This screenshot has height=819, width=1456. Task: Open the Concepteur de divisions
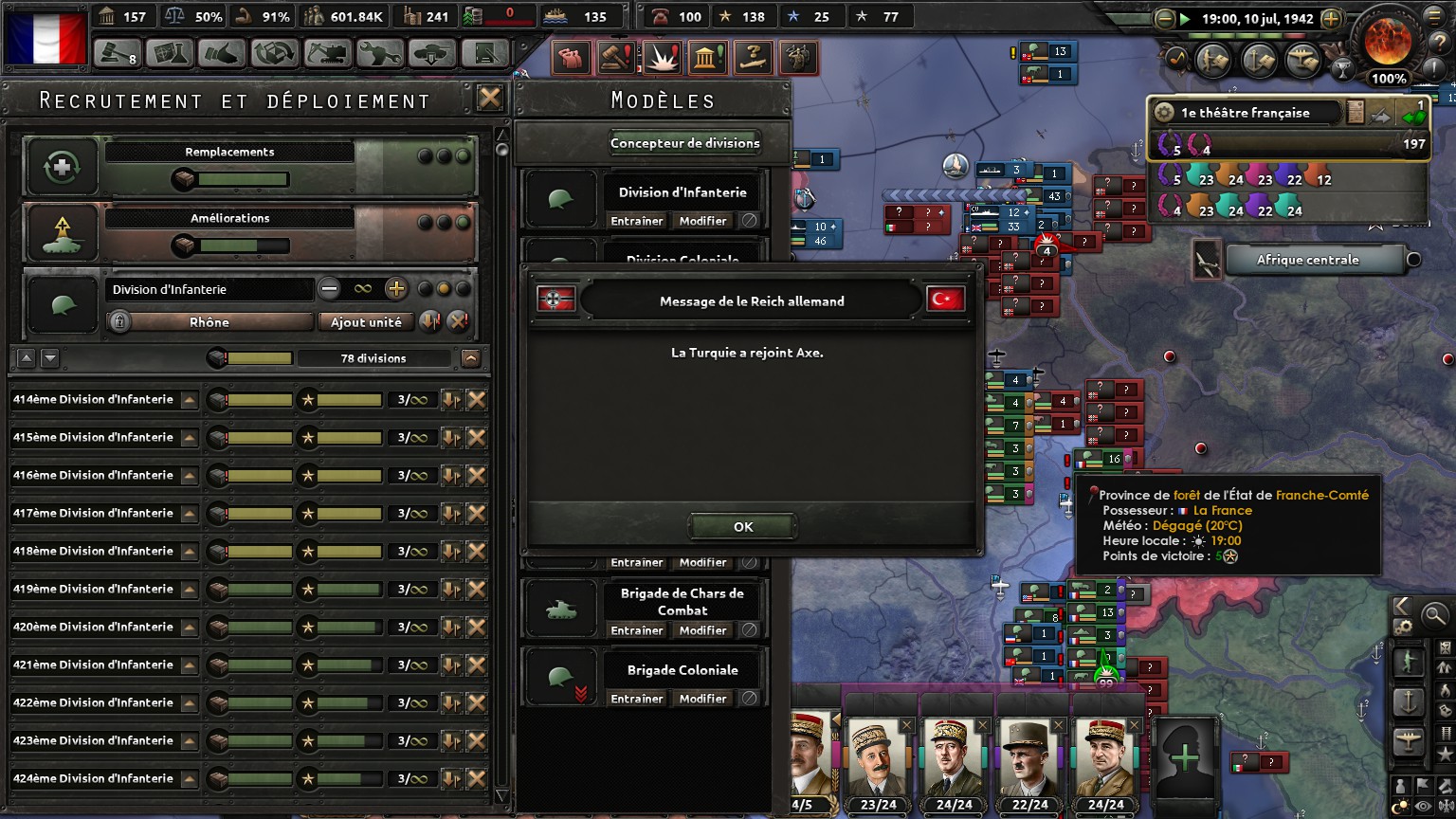click(684, 143)
